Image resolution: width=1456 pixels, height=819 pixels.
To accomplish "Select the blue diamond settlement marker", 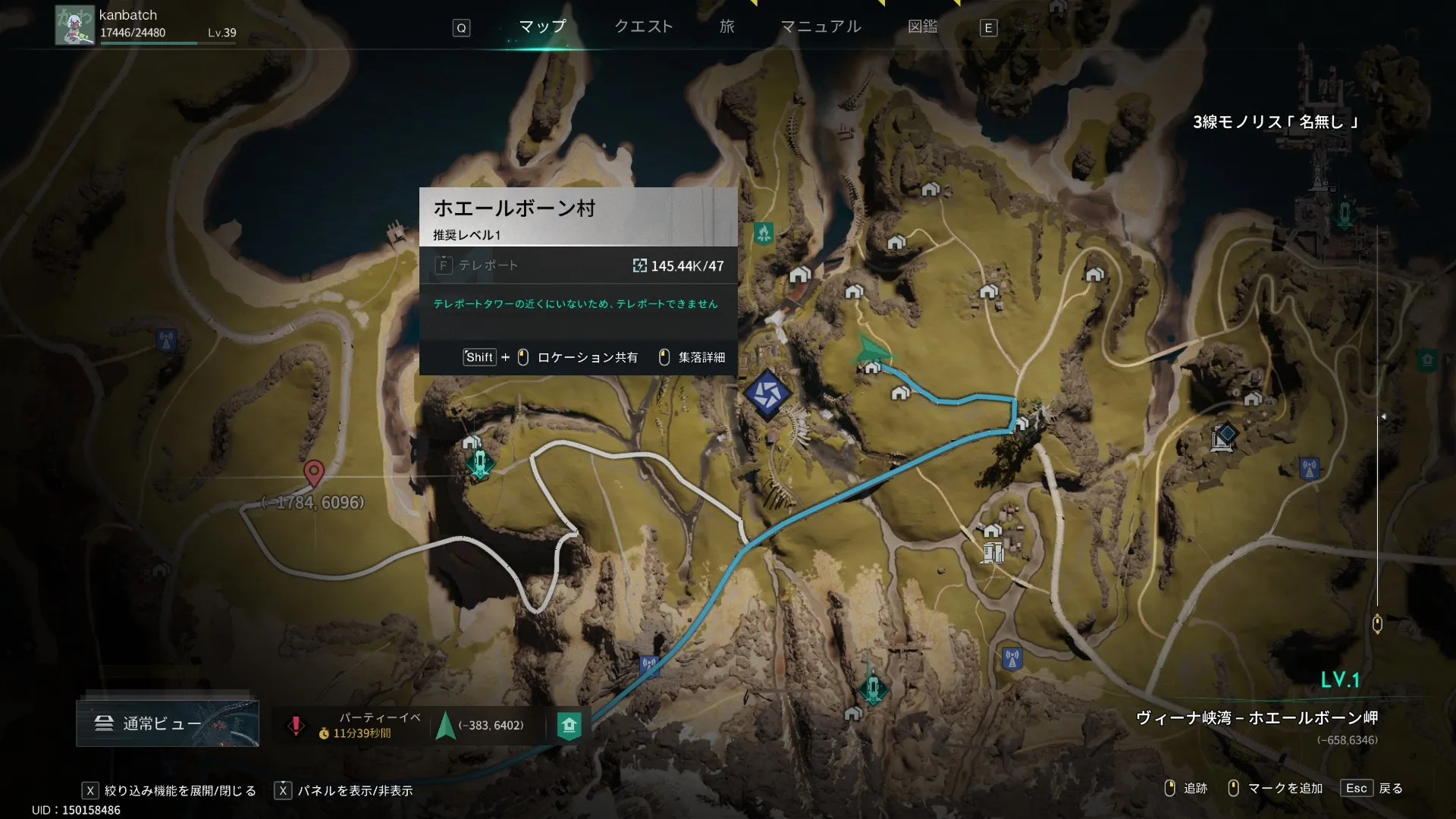I will [767, 394].
